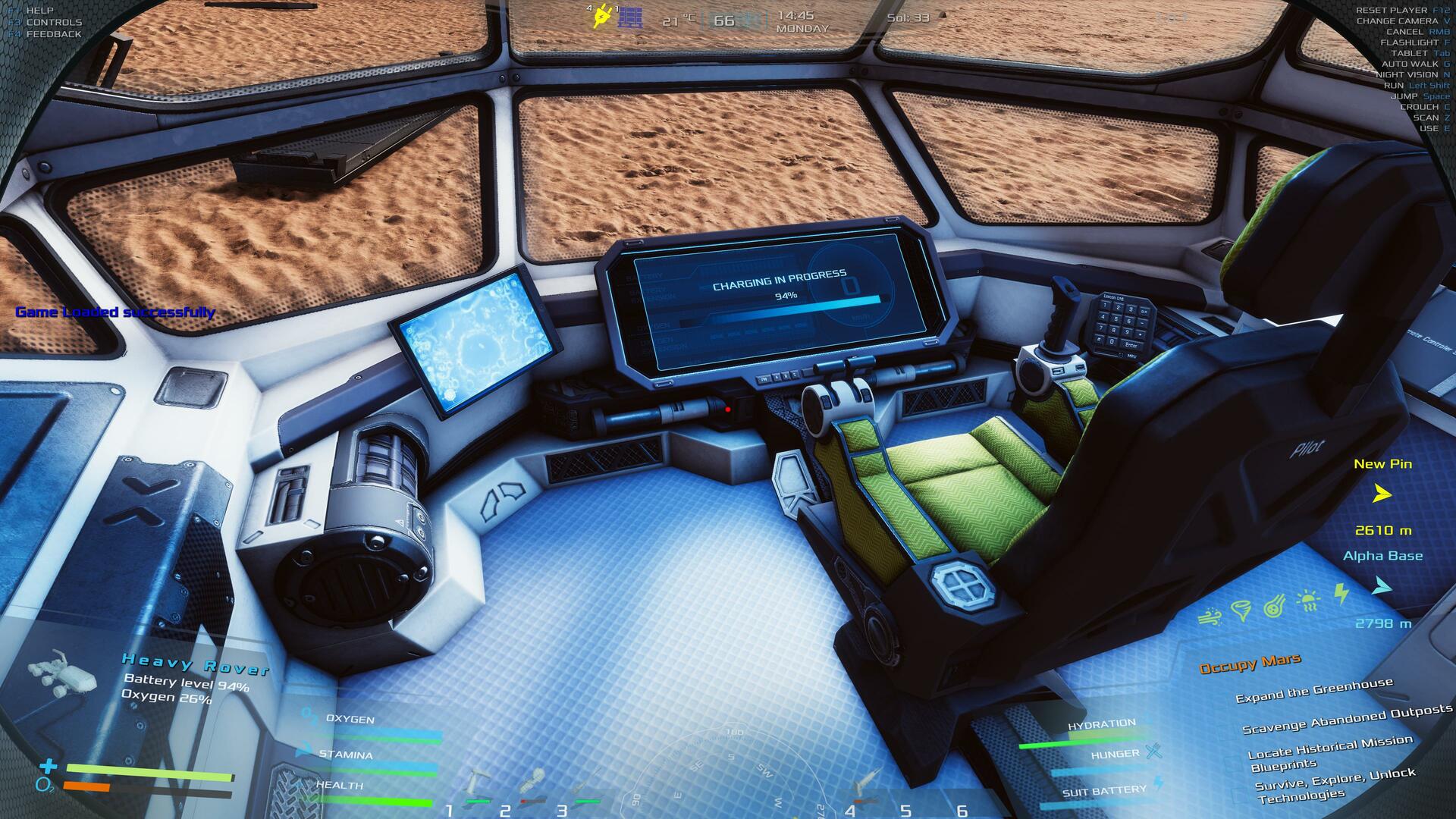Click the sun heat weather icon

[1308, 601]
